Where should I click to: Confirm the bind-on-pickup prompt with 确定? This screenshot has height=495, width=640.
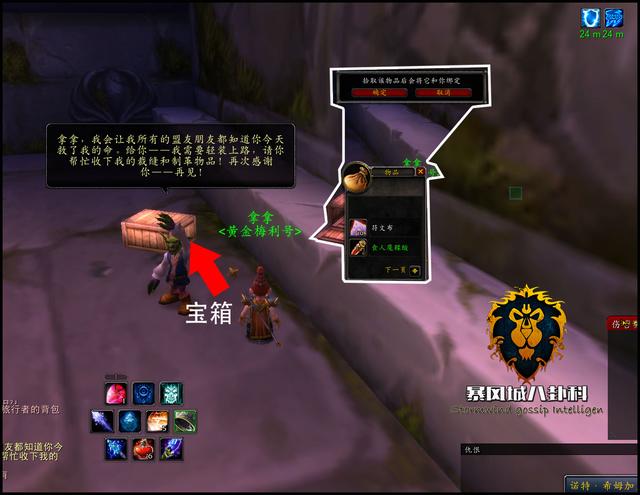pyautogui.click(x=377, y=92)
